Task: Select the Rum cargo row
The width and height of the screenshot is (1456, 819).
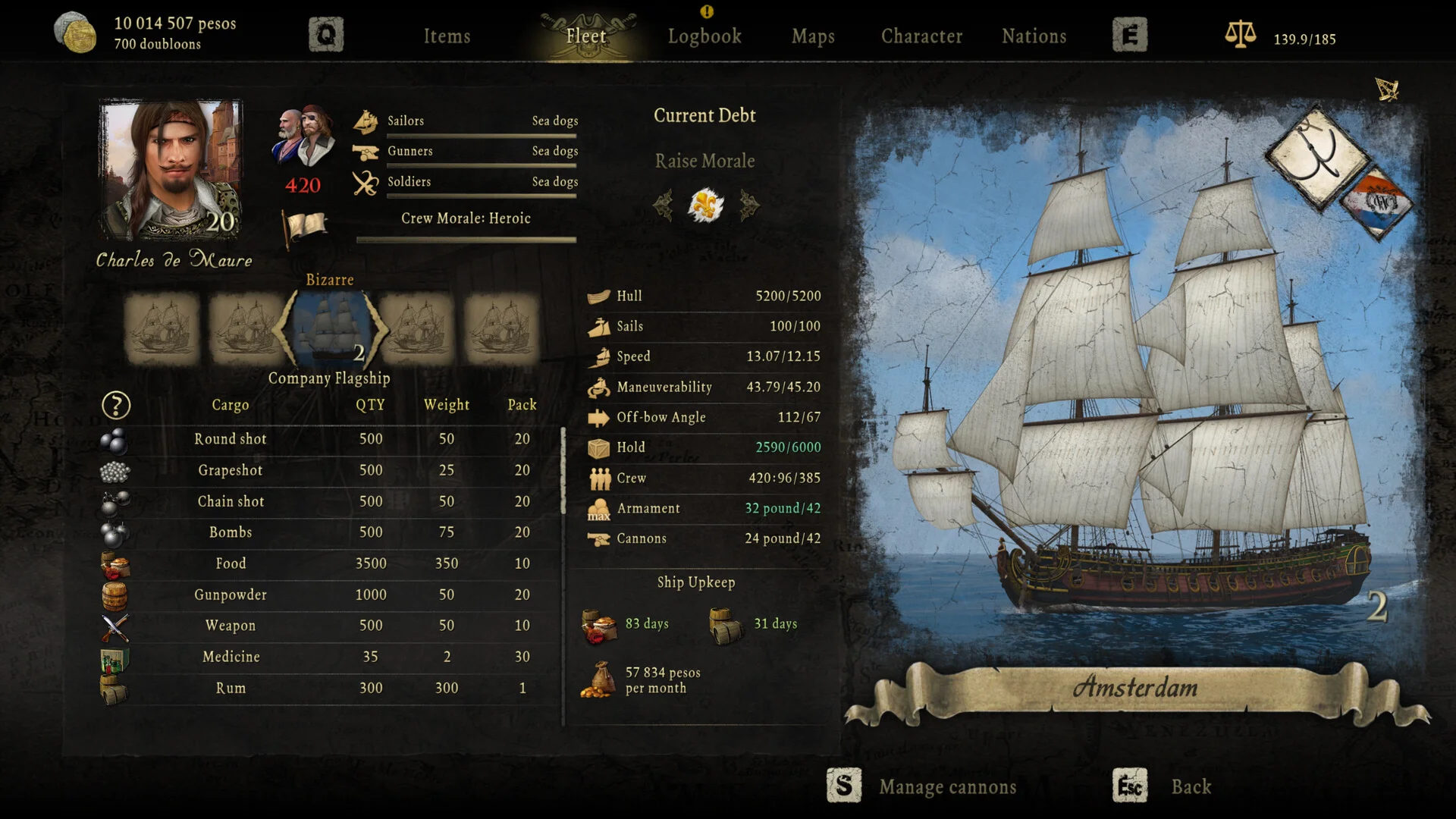Action: (x=231, y=688)
